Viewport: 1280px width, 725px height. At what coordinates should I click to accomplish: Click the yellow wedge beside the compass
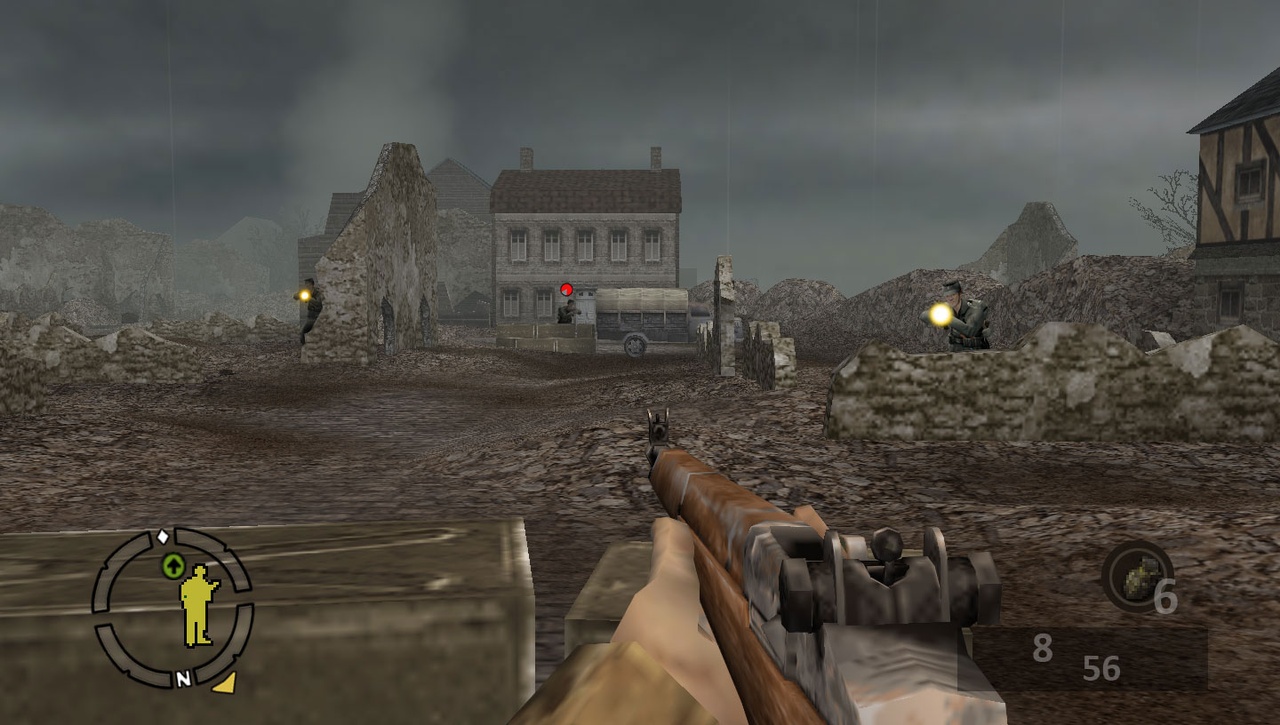click(x=227, y=680)
